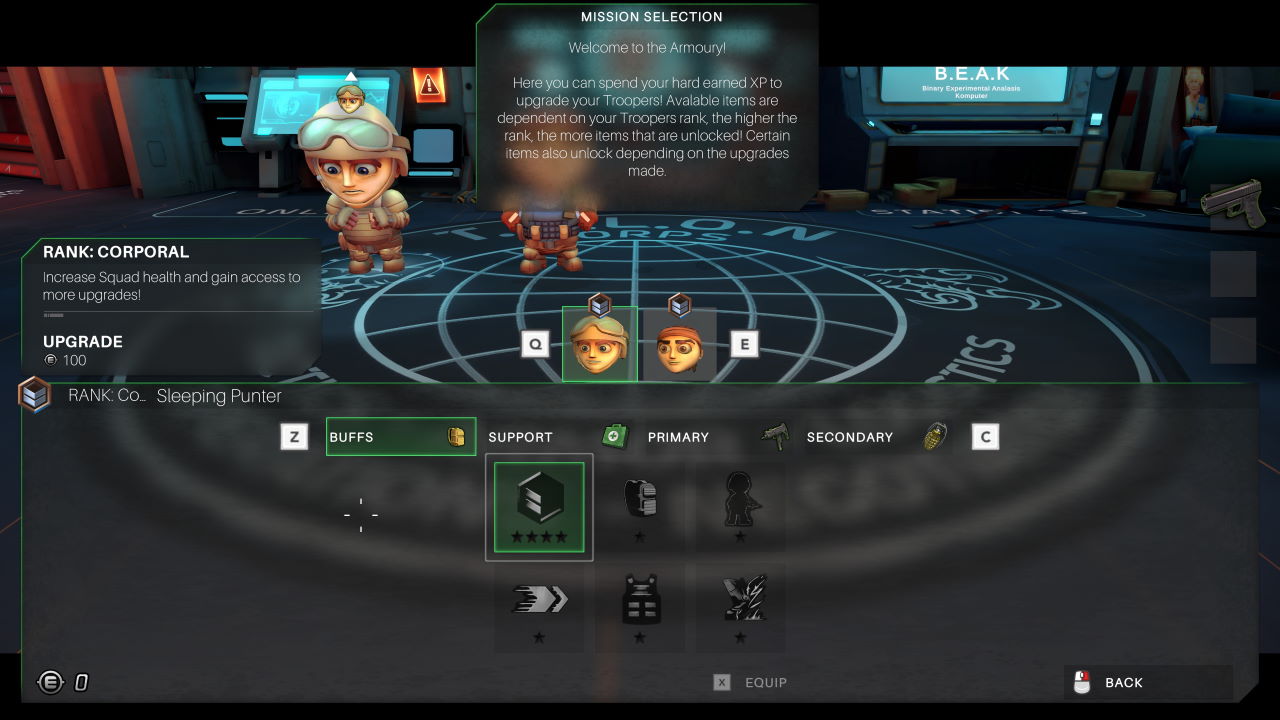
Task: Select the Primary weapons tab
Action: point(717,437)
